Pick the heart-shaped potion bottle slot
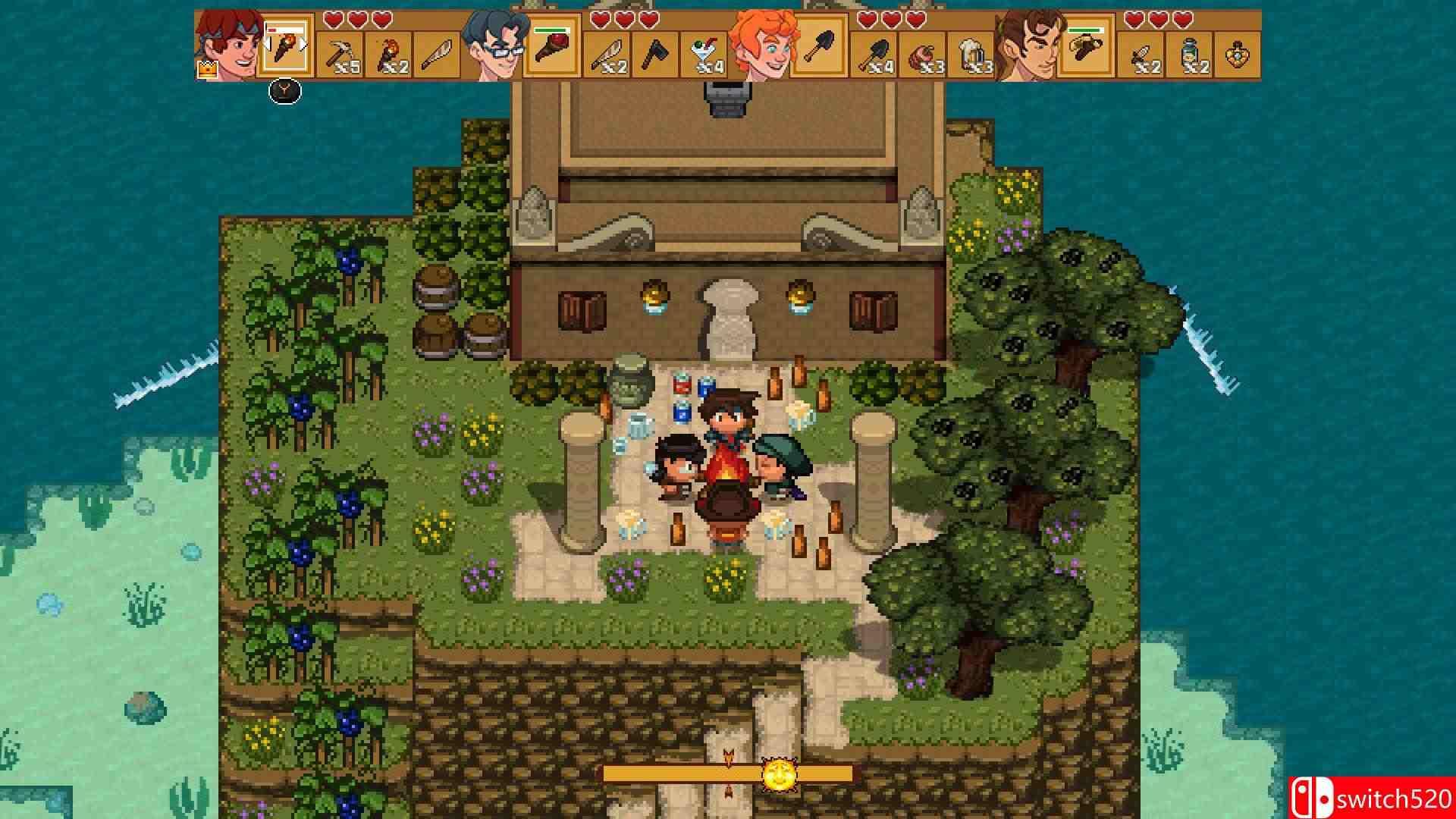Screen dimensions: 1456x819 (x=1238, y=55)
